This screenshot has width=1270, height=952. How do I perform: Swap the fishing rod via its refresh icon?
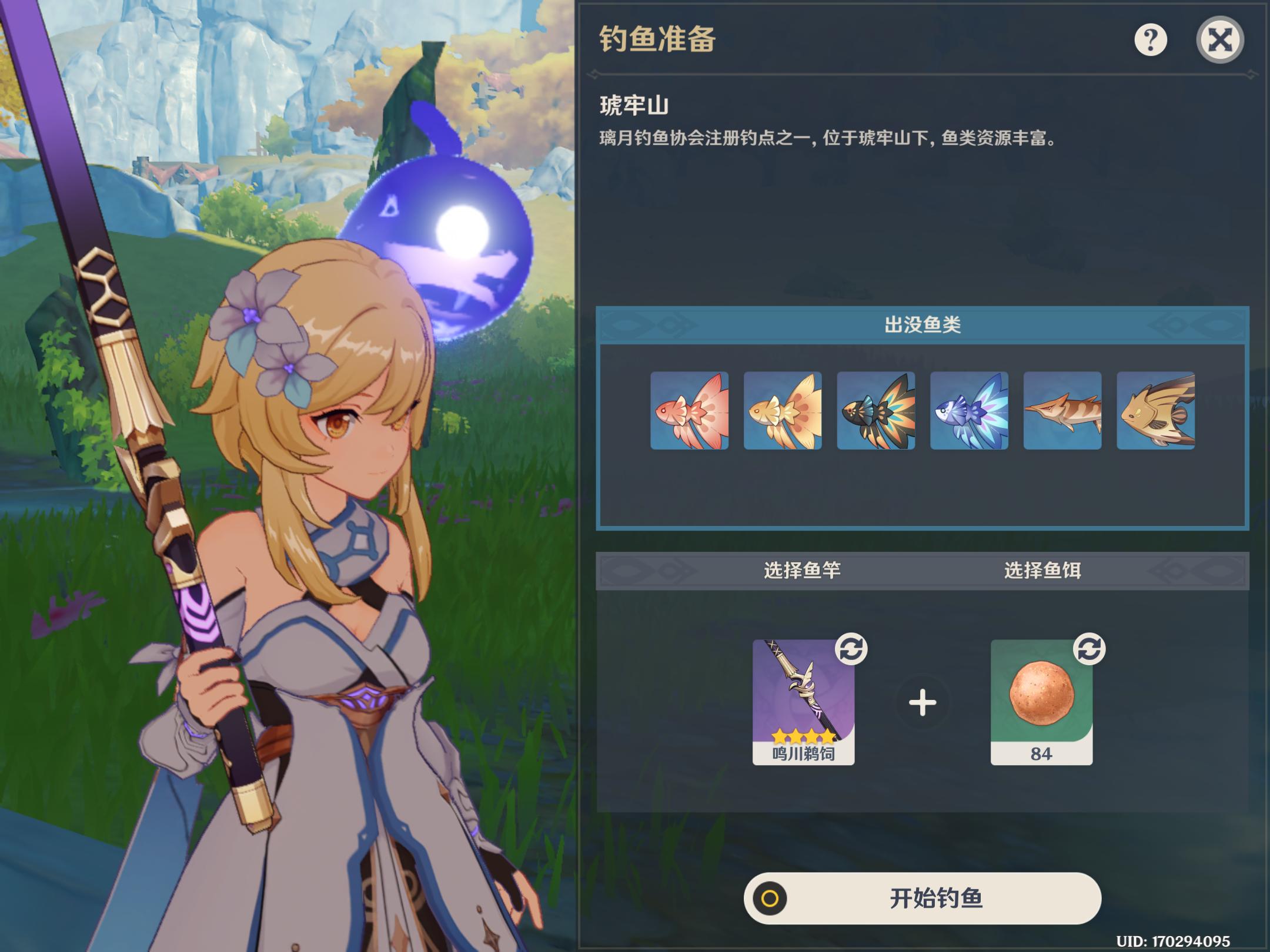851,649
